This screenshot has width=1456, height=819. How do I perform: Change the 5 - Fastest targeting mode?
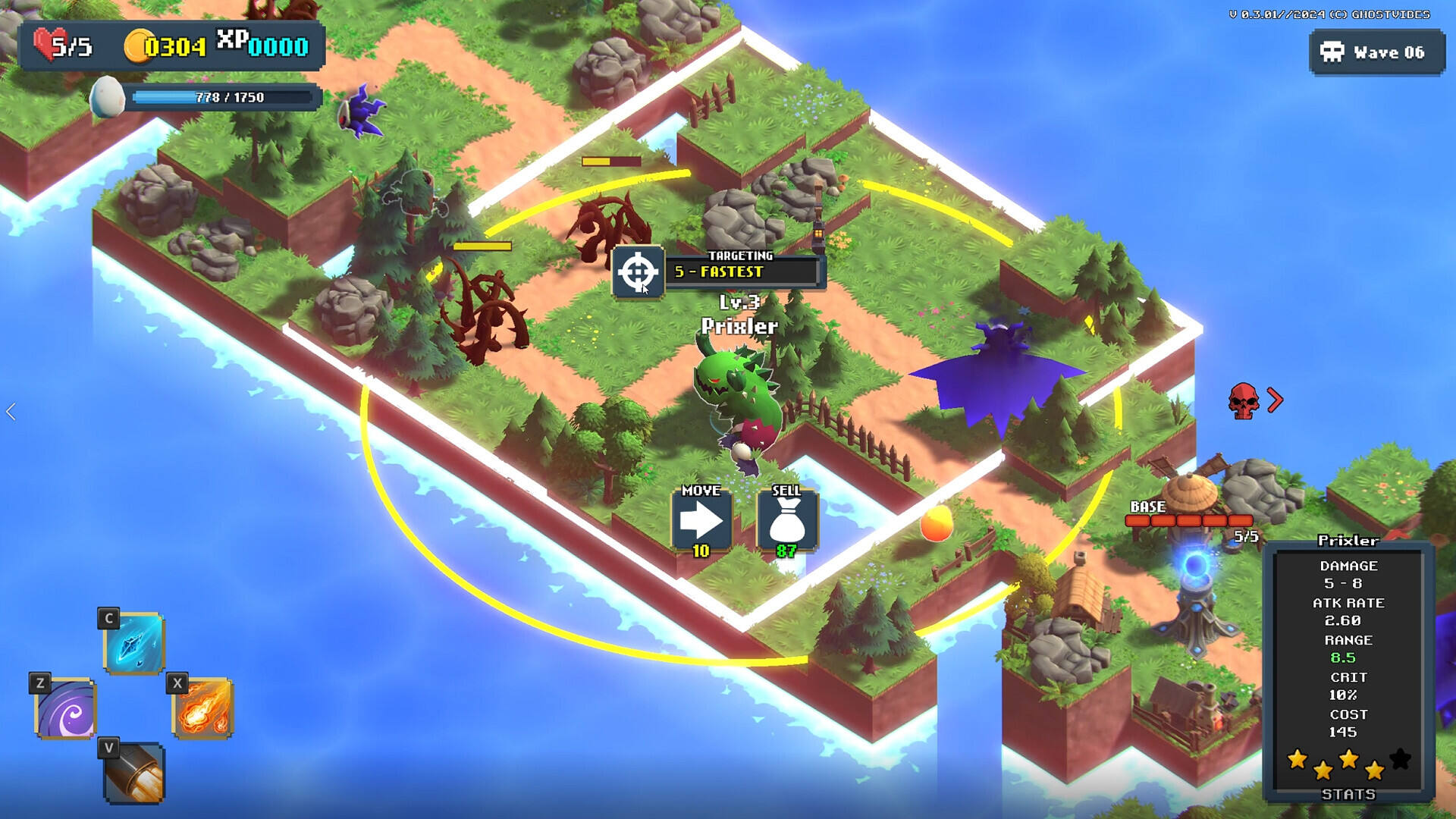(x=743, y=271)
